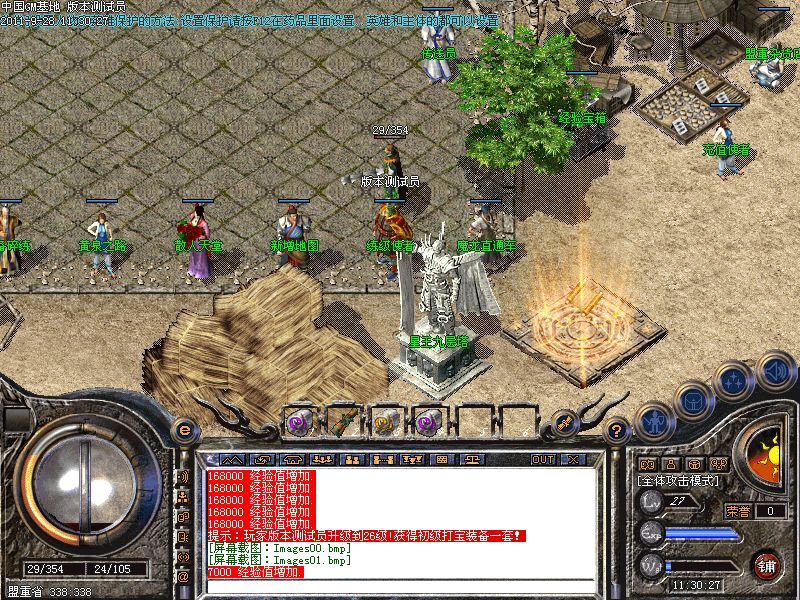The height and width of the screenshot is (600, 800).
Task: Open the red 铺 shop button
Action: click(x=767, y=564)
